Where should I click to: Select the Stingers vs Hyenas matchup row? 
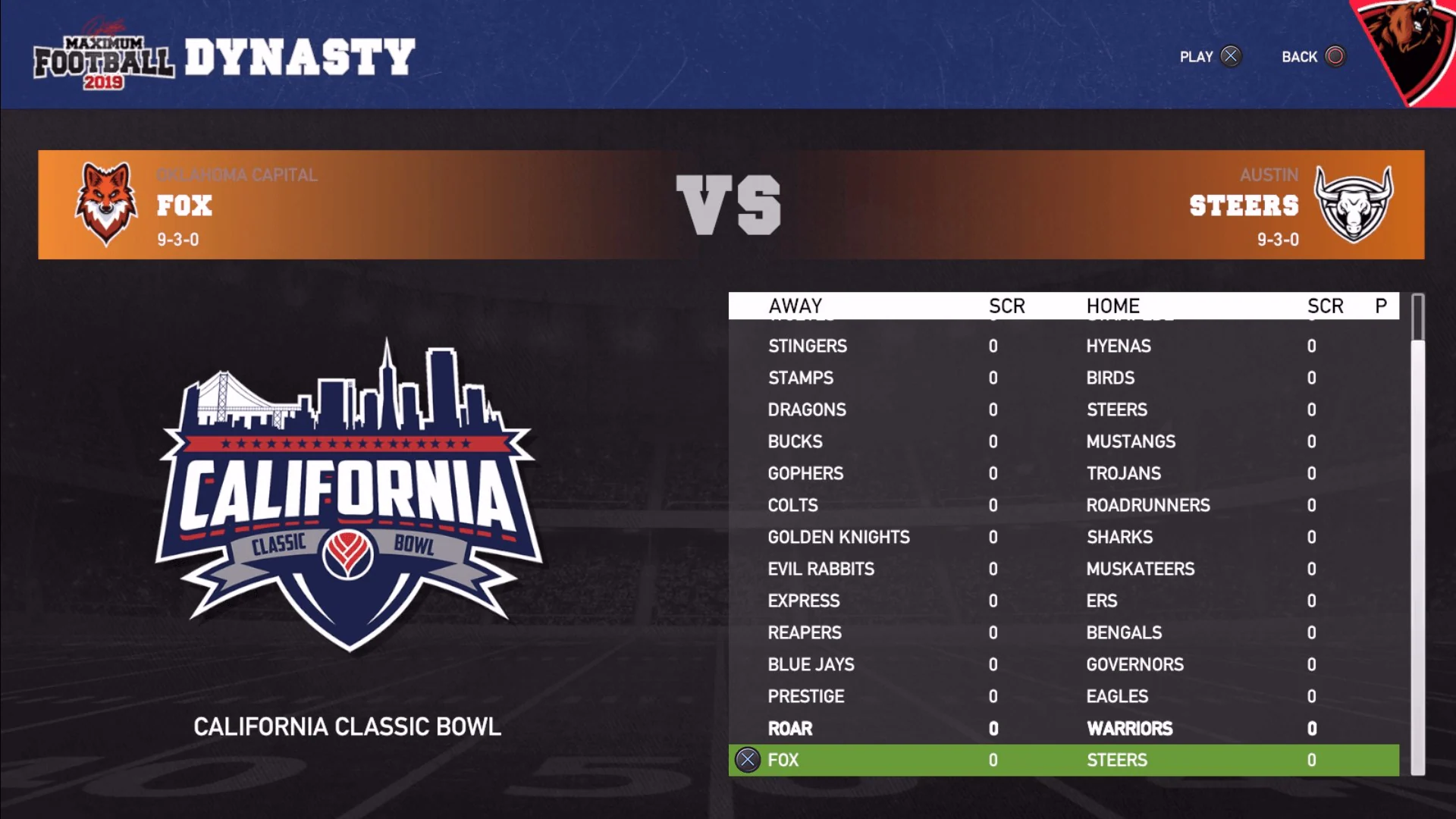tap(1062, 346)
